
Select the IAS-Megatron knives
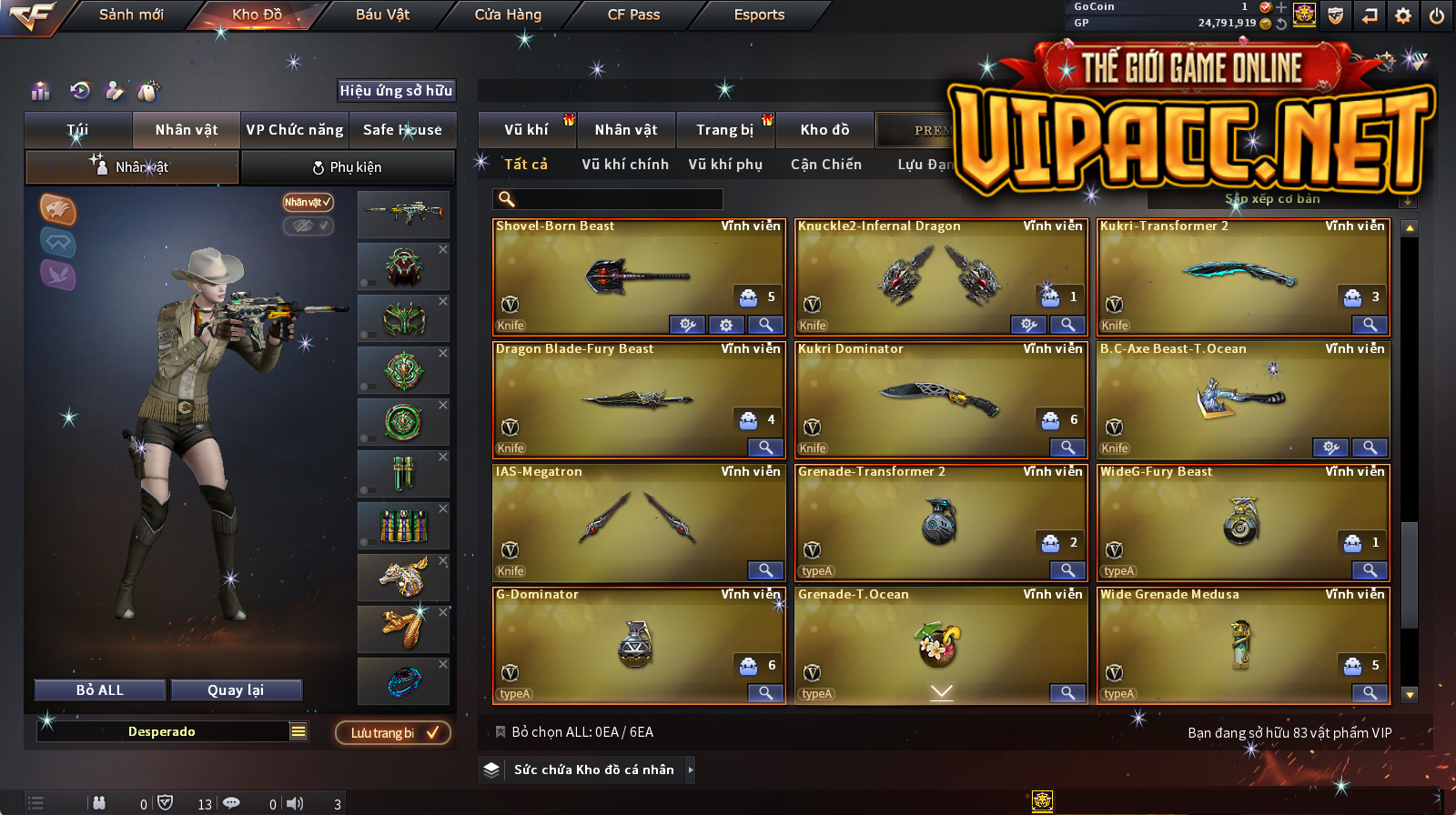pyautogui.click(x=639, y=521)
